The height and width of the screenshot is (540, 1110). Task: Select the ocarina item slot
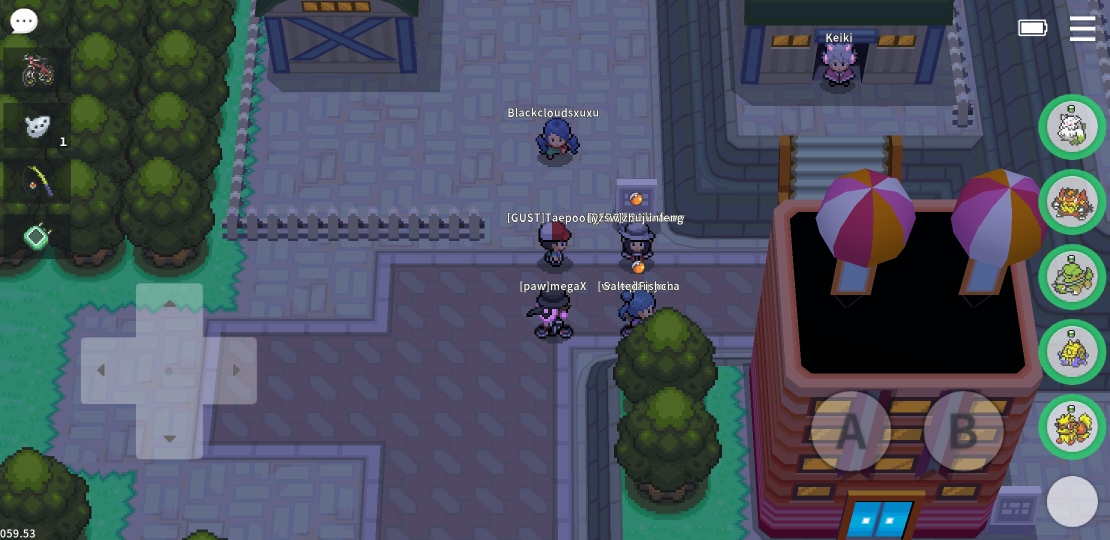tap(37, 126)
